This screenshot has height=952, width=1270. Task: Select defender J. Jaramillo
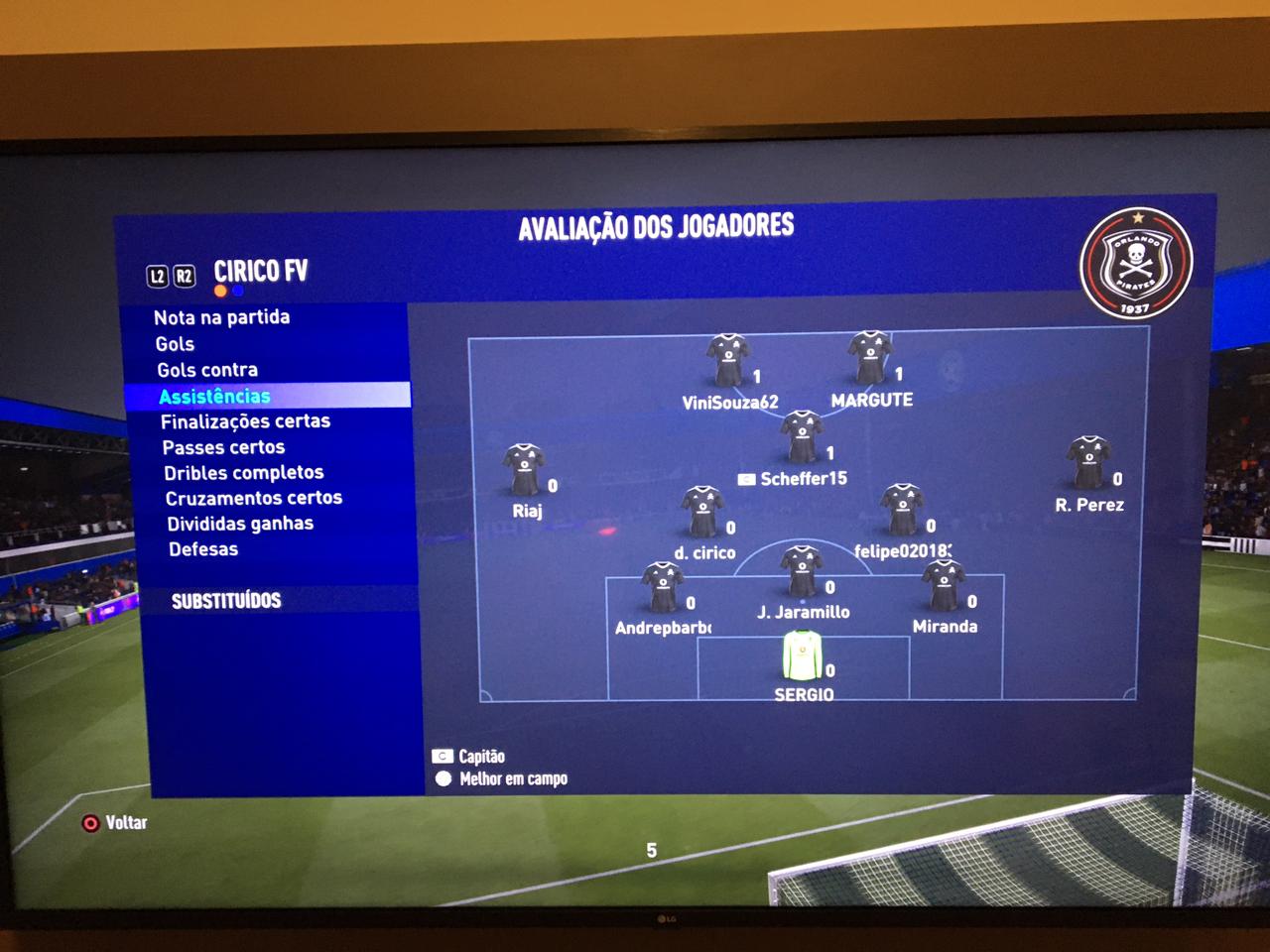tap(802, 571)
